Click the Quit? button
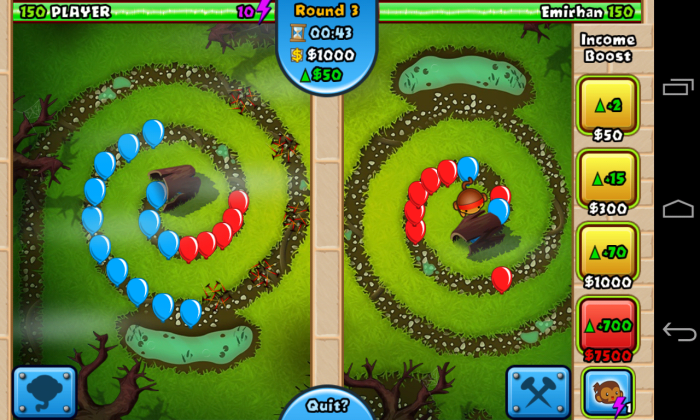Image resolution: width=700 pixels, height=420 pixels. pos(327,406)
